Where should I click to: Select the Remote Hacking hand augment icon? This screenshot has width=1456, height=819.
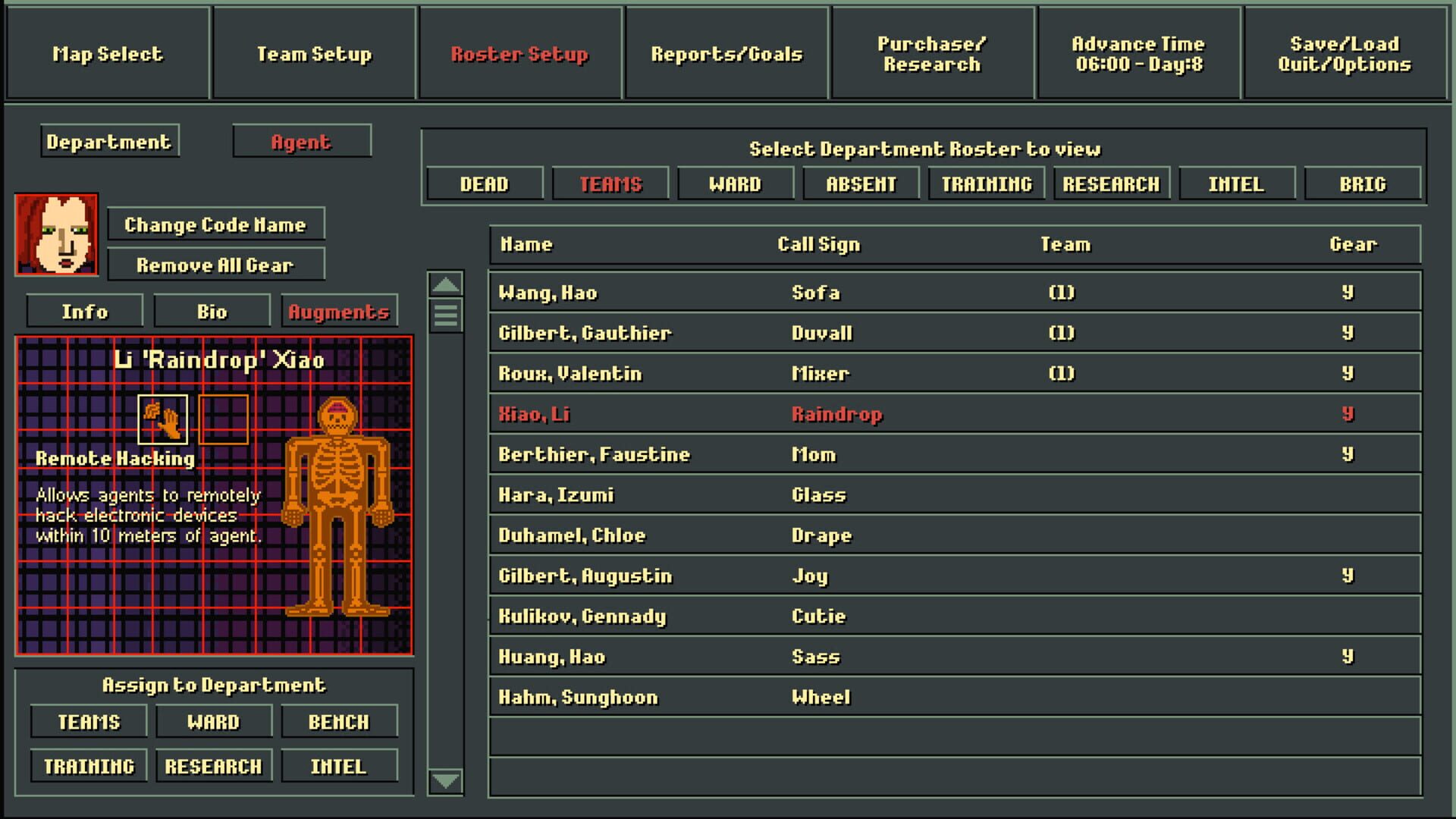(162, 418)
